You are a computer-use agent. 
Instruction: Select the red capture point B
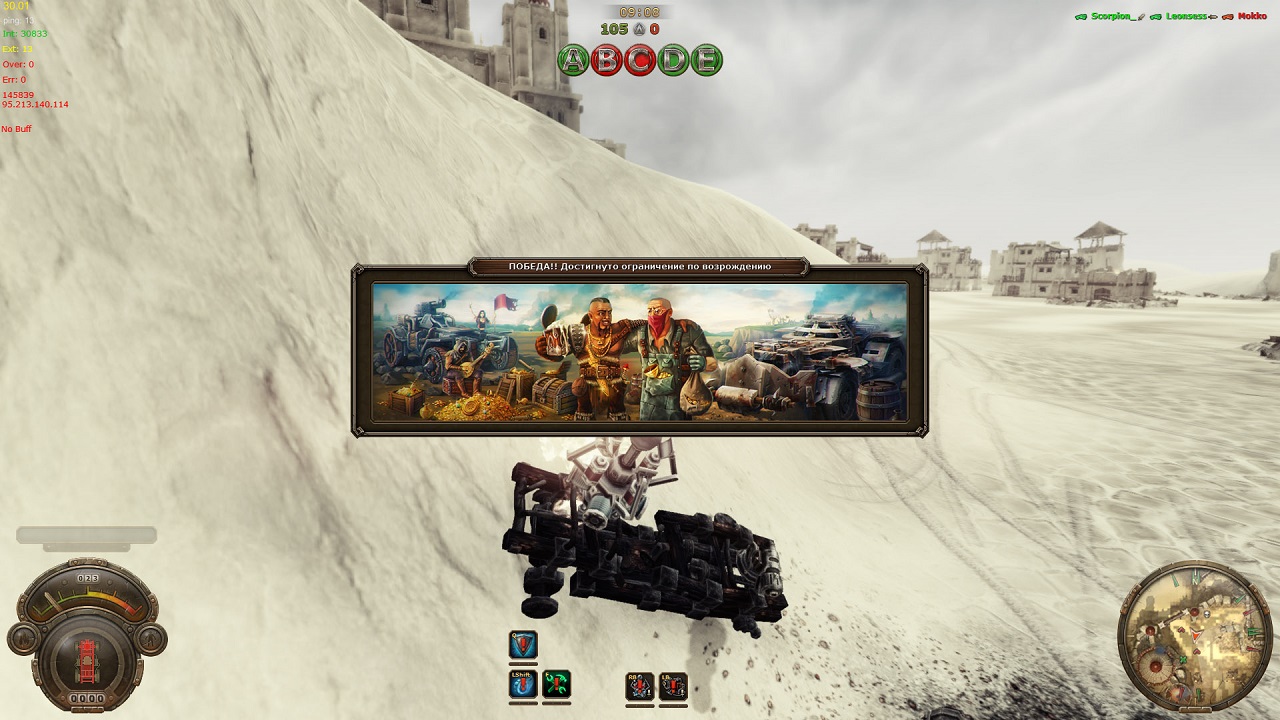[x=607, y=60]
